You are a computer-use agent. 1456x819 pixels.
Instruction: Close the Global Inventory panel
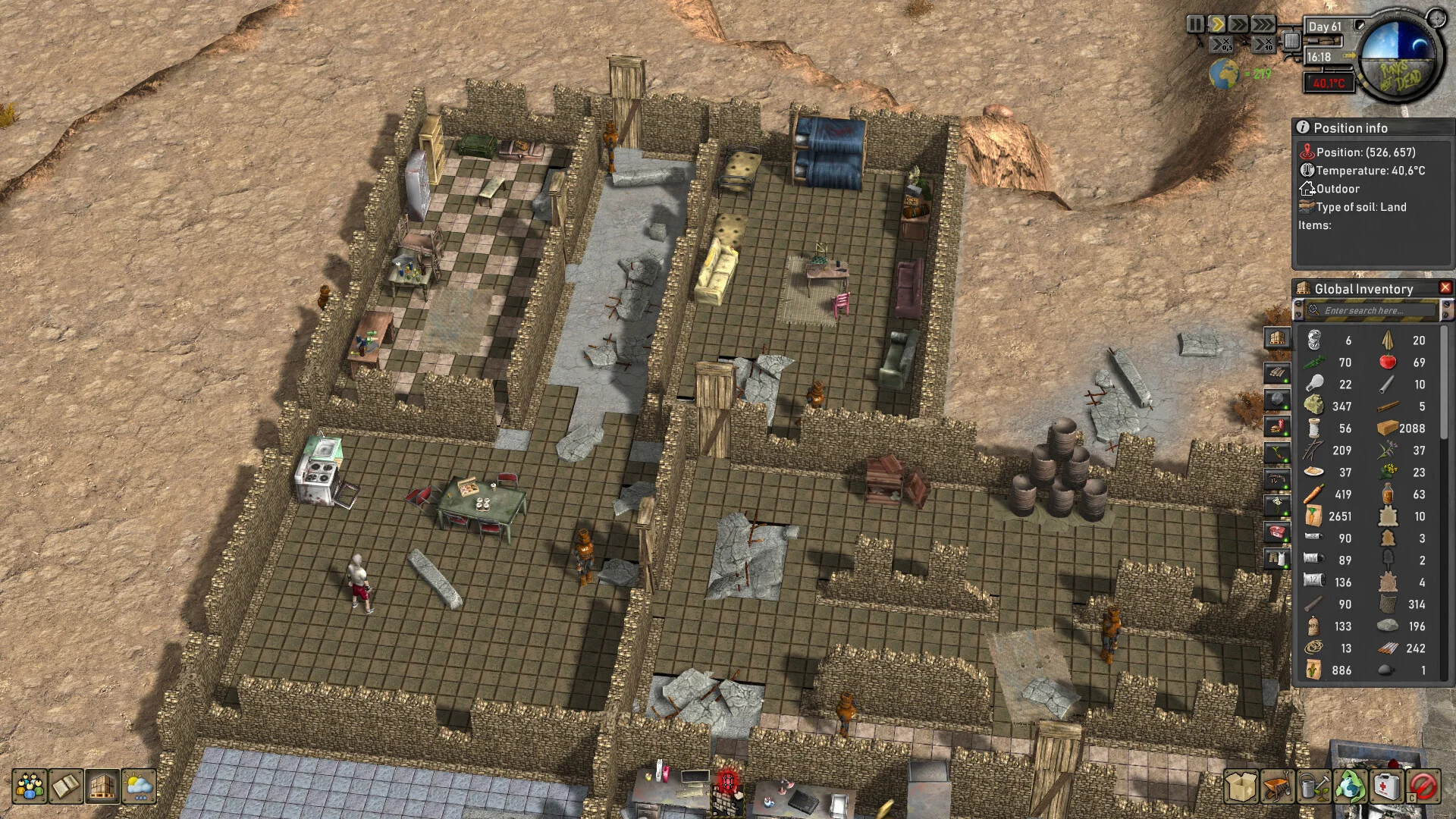[x=1445, y=288]
